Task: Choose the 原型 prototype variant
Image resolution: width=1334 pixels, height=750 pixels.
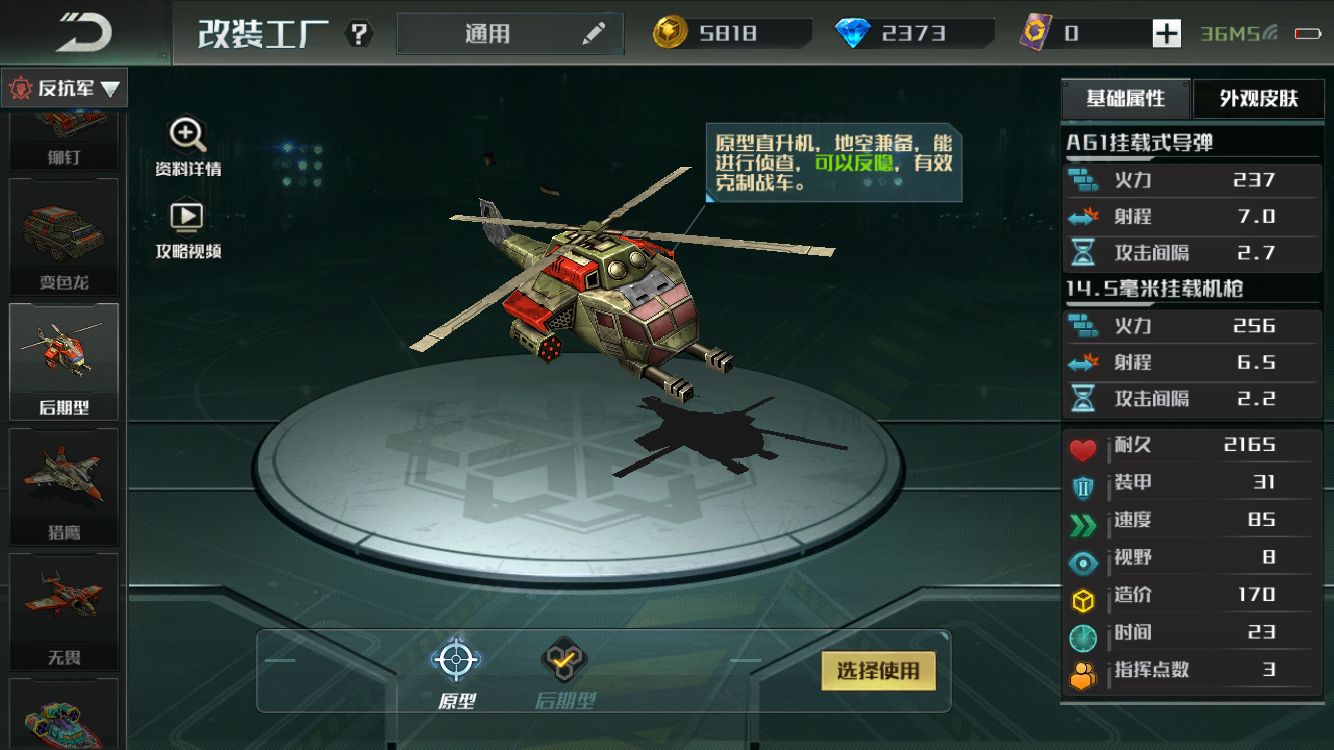Action: click(x=456, y=672)
